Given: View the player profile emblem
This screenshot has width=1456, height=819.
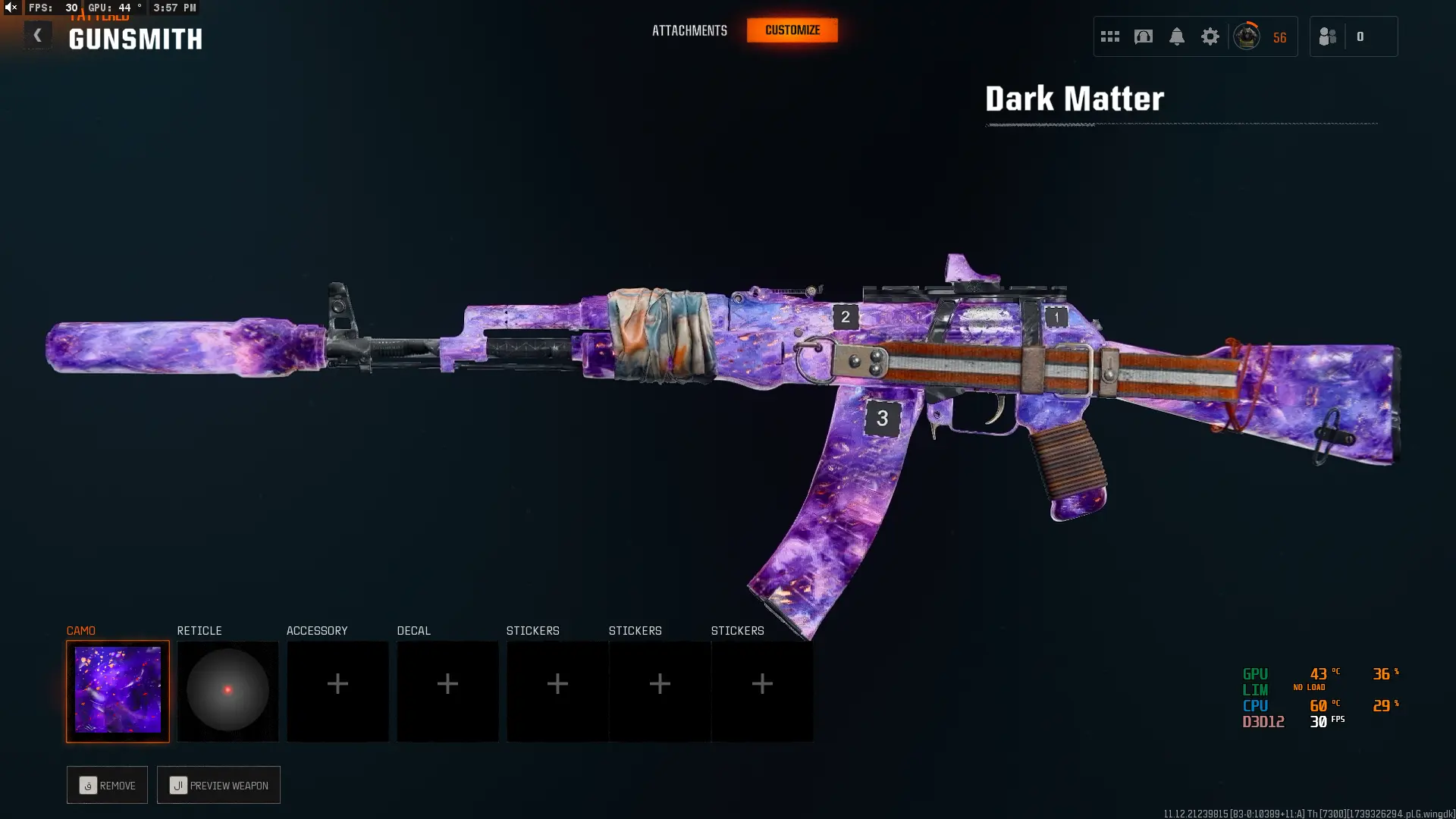Looking at the screenshot, I should (x=1247, y=36).
